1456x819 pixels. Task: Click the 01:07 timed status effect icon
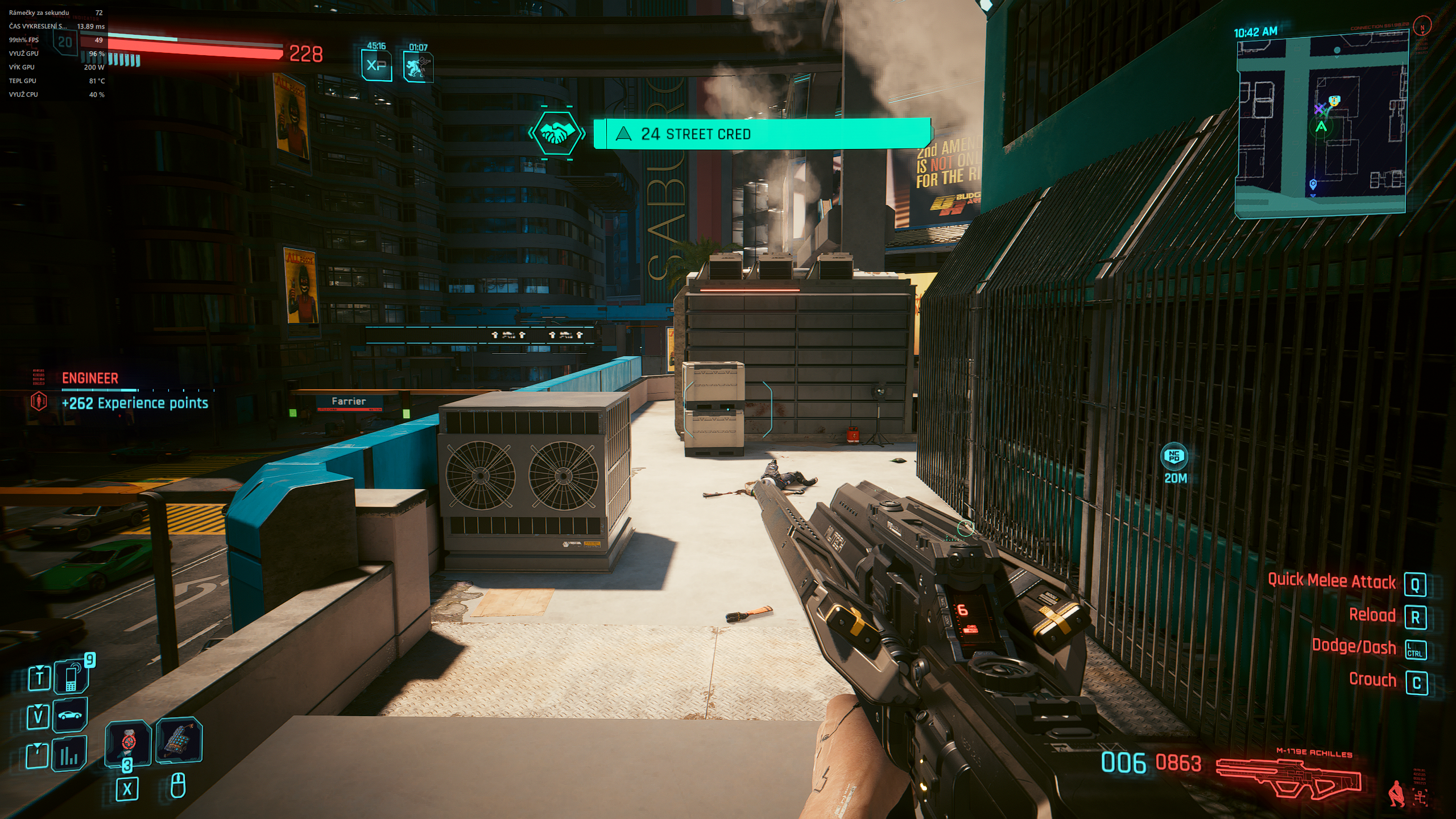418,67
